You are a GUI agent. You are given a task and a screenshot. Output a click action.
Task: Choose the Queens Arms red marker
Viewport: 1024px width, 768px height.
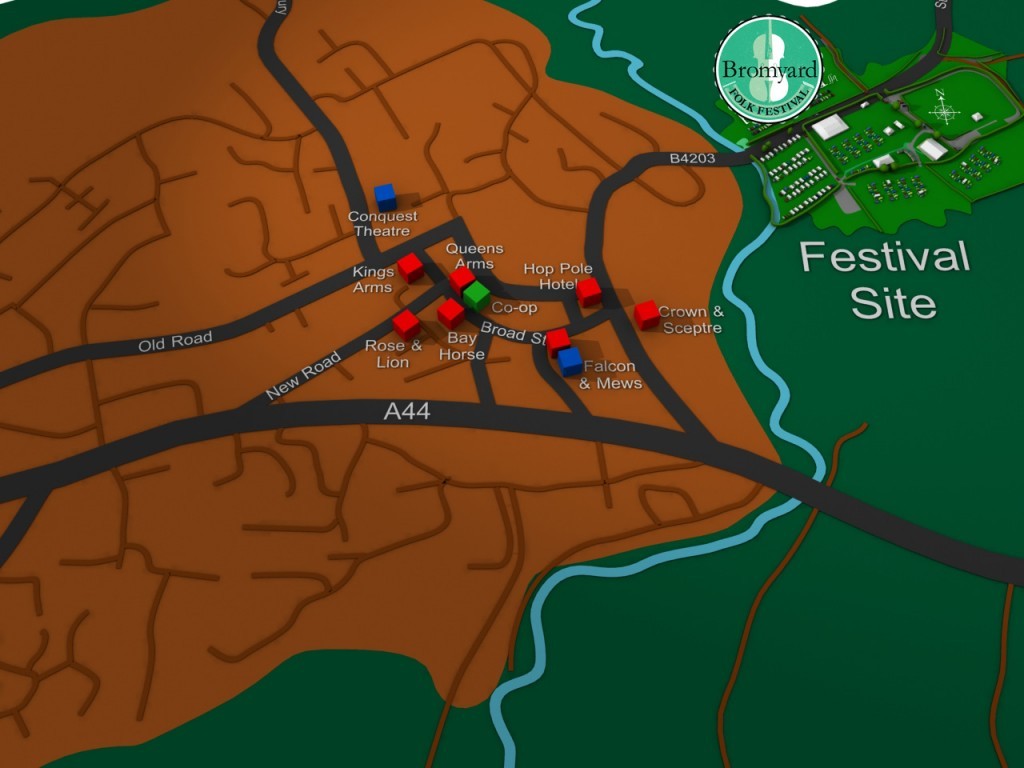[461, 279]
